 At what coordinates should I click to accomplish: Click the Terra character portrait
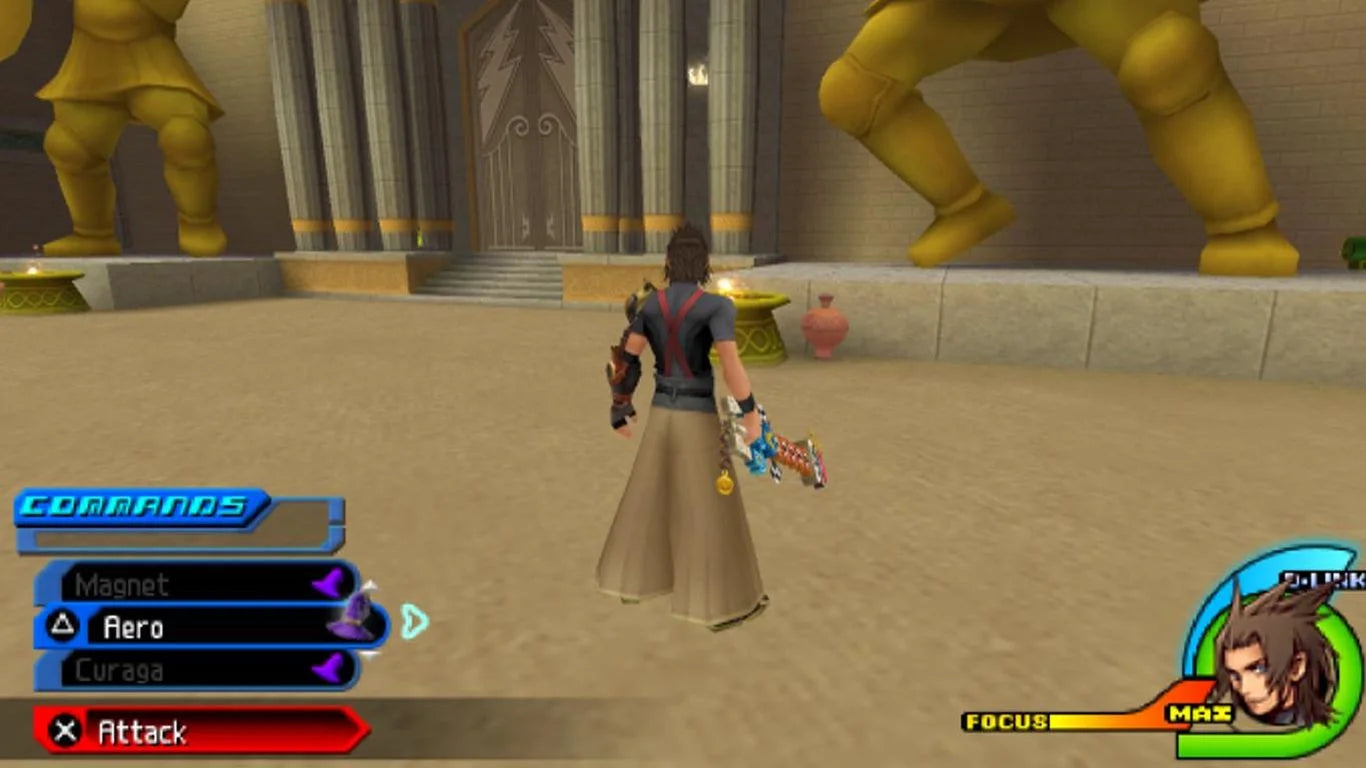click(1275, 660)
